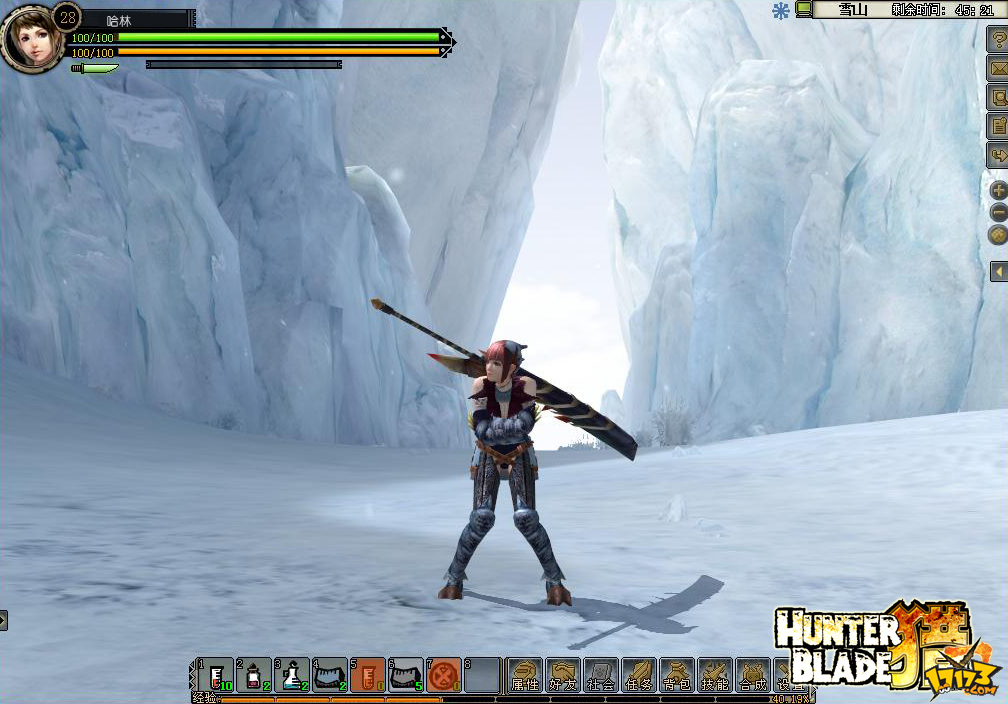This screenshot has width=1008, height=704.
Task: Zoom out with the minus button
Action: (x=998, y=212)
